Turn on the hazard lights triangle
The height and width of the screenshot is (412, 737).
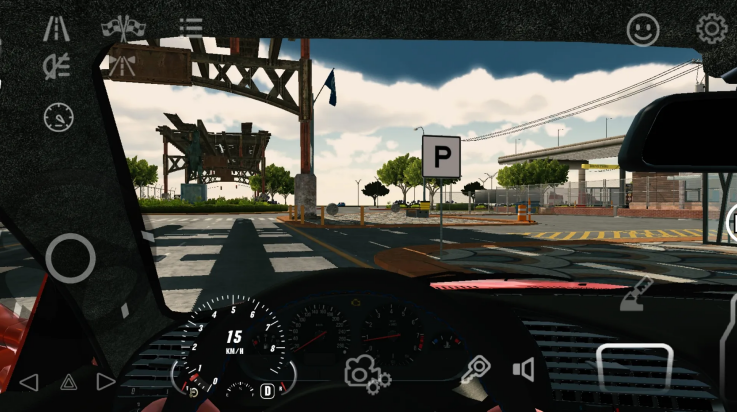pyautogui.click(x=68, y=381)
